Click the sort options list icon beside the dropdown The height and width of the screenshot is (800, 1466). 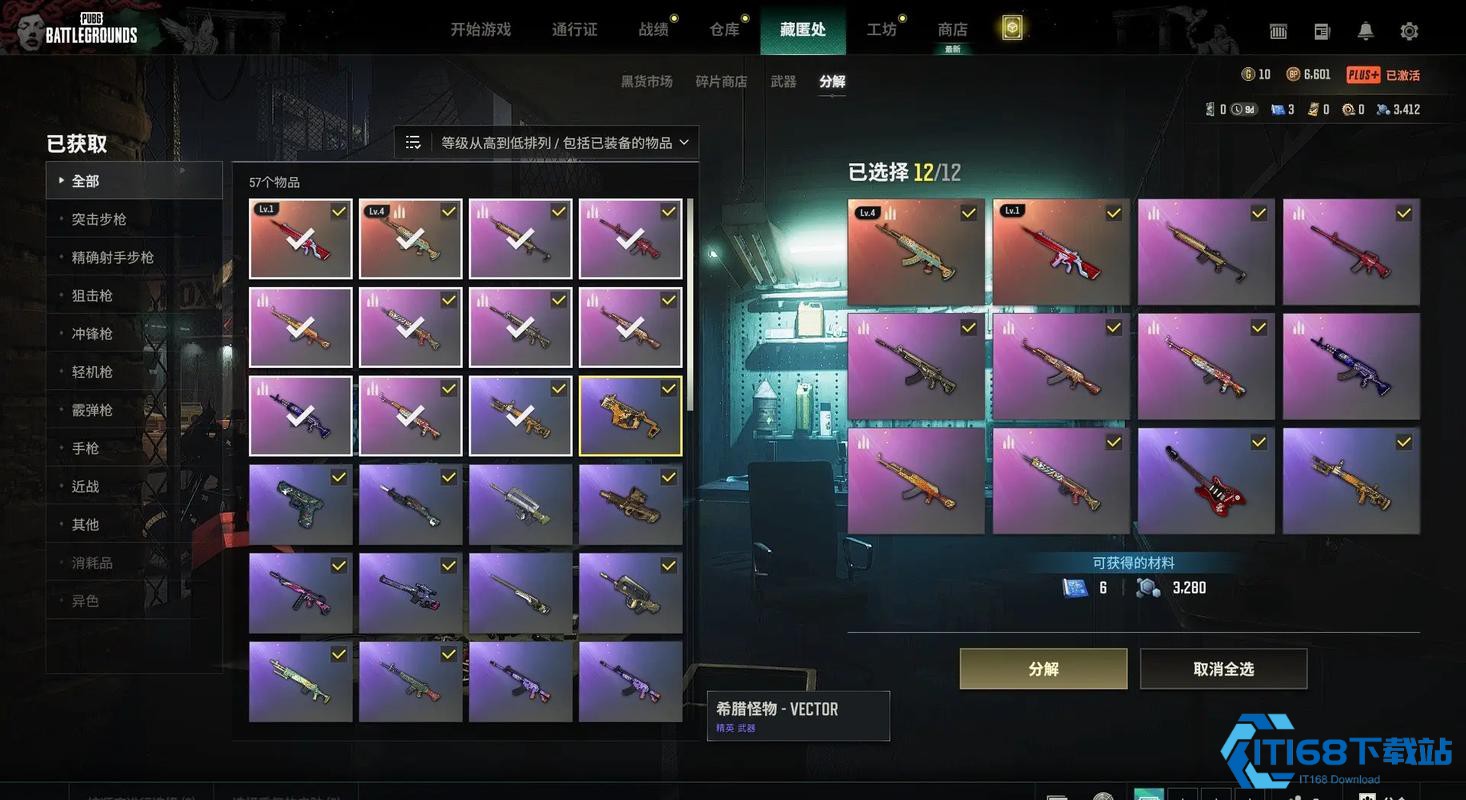tap(413, 142)
